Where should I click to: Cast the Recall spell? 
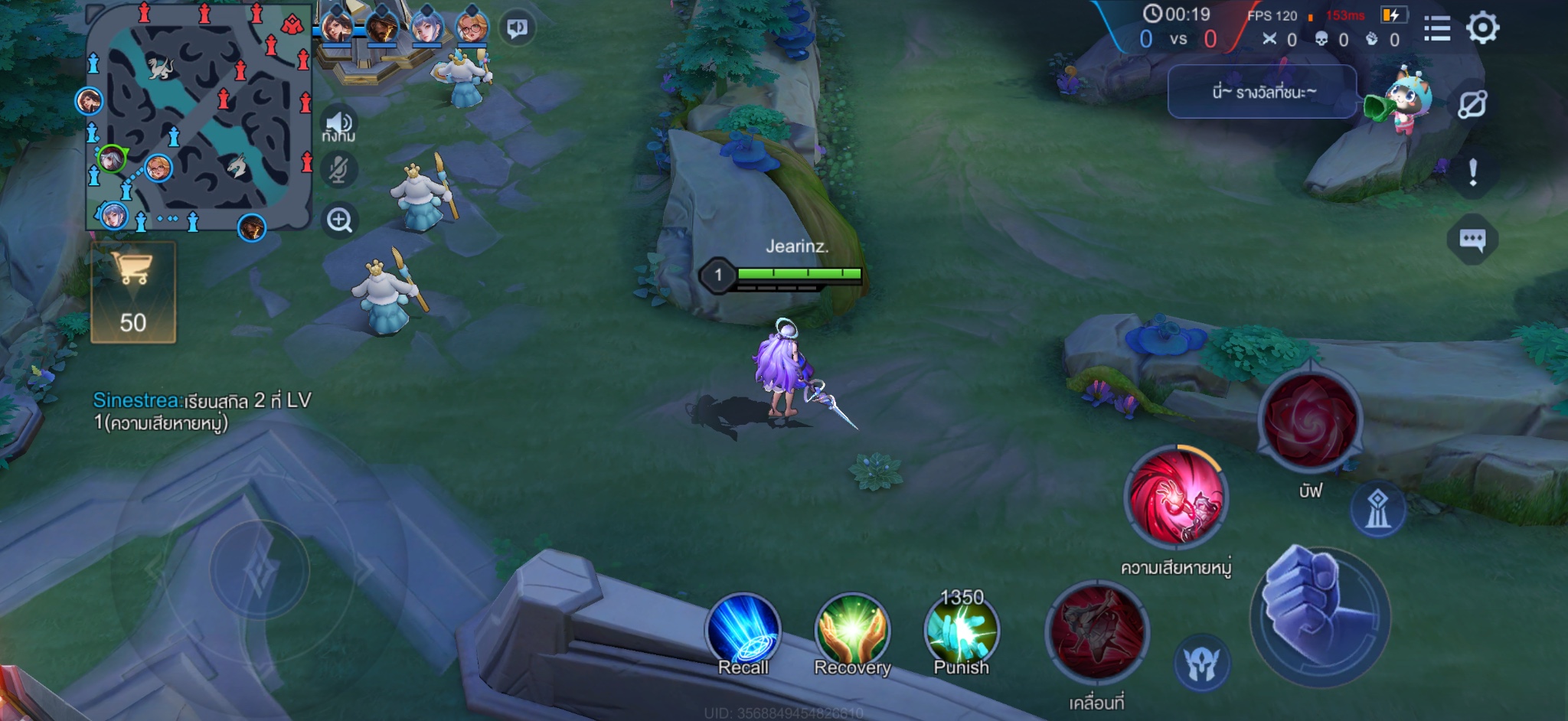[x=743, y=632]
